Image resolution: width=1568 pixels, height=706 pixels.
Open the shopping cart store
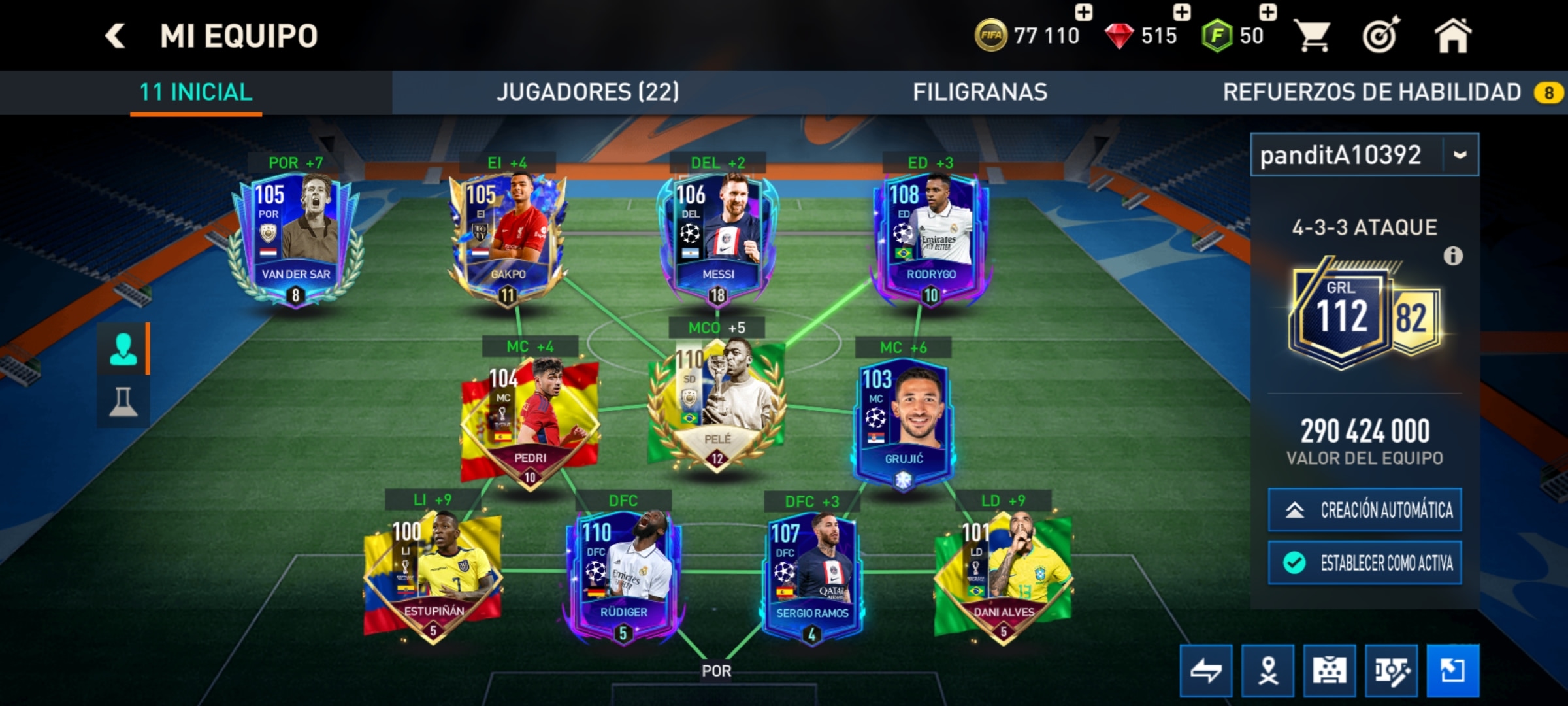pos(1313,35)
